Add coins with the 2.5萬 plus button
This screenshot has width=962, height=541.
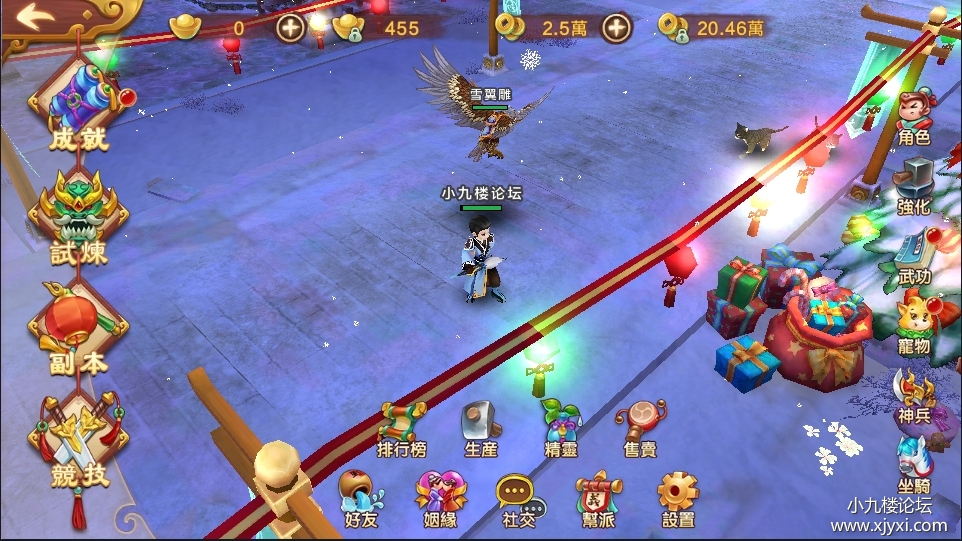[617, 28]
